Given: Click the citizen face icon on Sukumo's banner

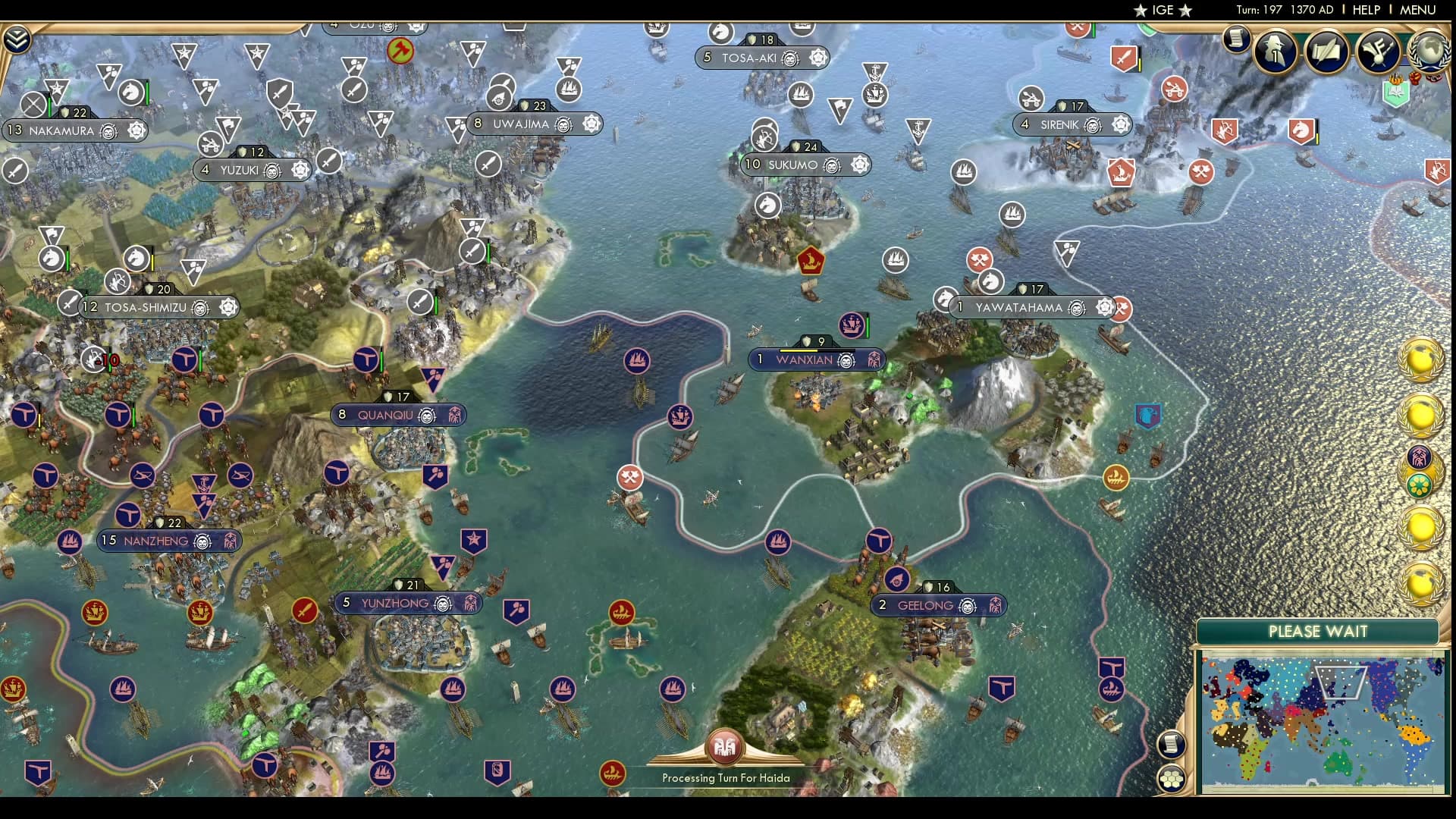Looking at the screenshot, I should (831, 166).
